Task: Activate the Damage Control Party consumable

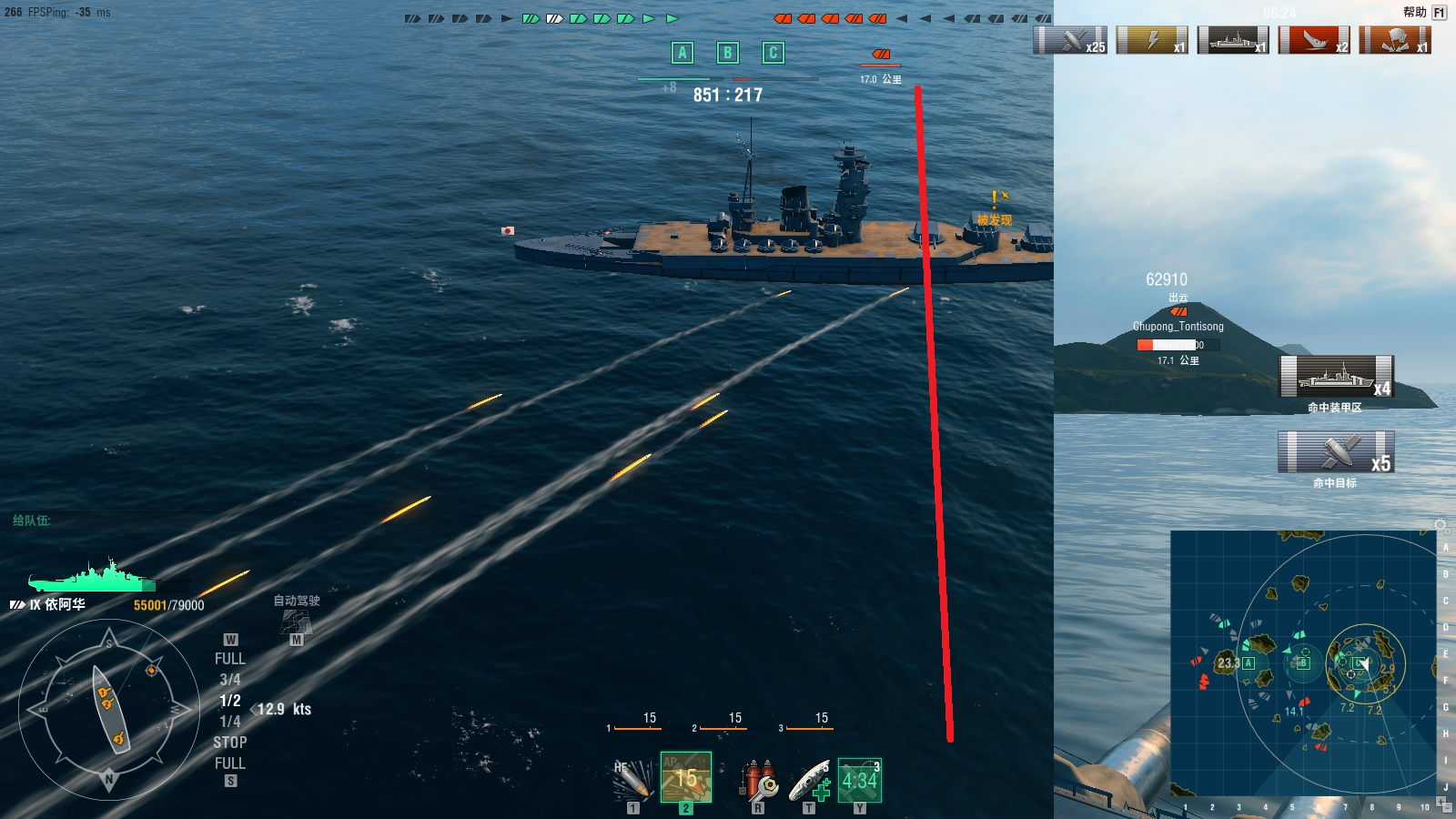Action: point(758,780)
